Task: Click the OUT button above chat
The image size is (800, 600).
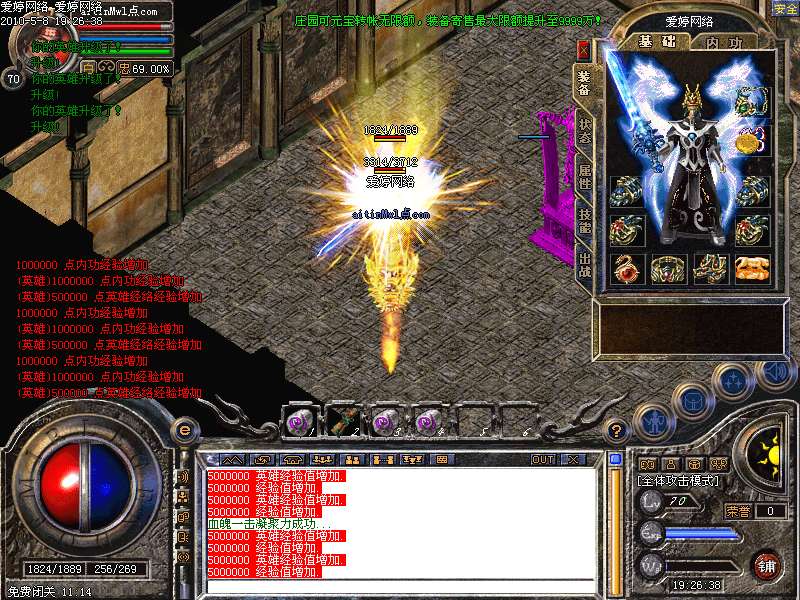Action: click(543, 459)
